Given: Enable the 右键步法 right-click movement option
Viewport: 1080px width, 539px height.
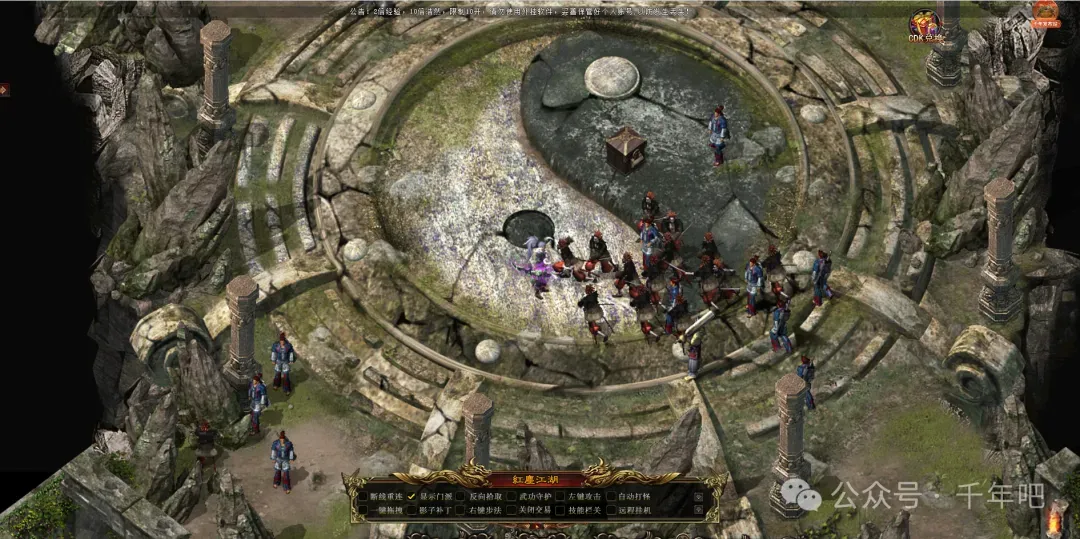Looking at the screenshot, I should point(462,510).
